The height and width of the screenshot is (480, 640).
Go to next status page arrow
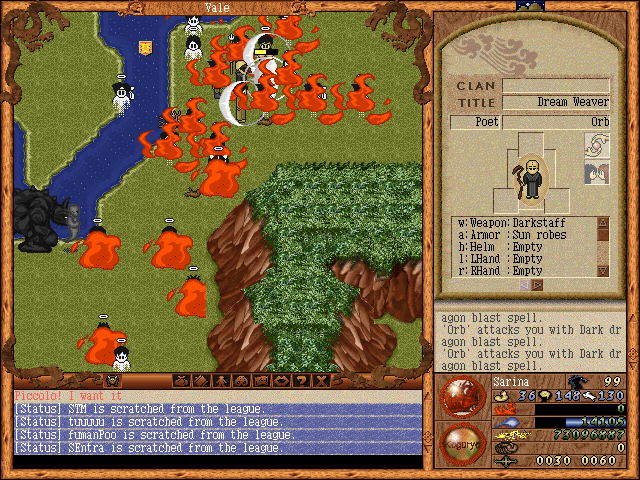coord(537,285)
